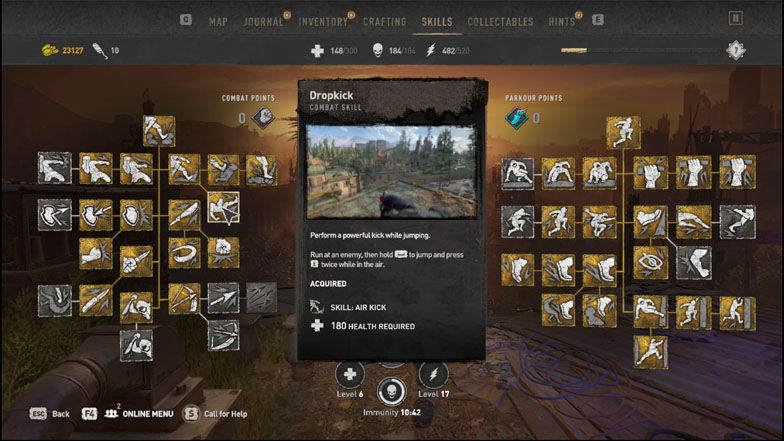The image size is (784, 441).
Task: Open the Map tab
Action: coord(217,21)
